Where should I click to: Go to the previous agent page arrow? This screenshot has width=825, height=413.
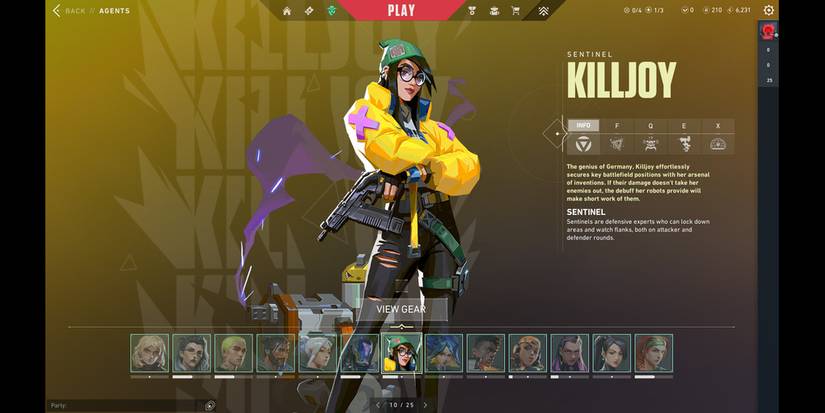pos(377,405)
